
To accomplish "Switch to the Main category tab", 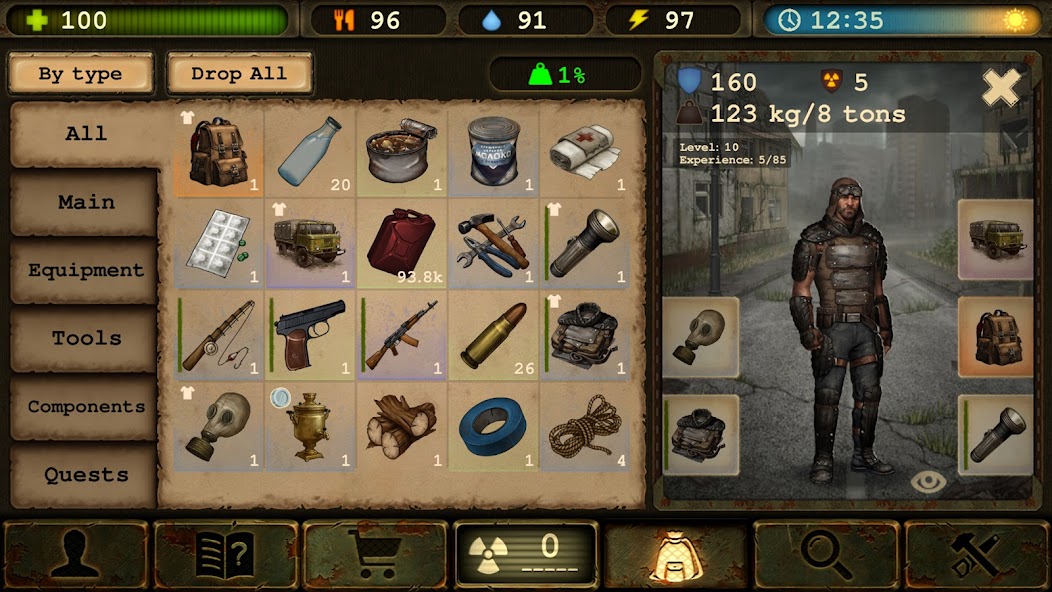I will 85,202.
